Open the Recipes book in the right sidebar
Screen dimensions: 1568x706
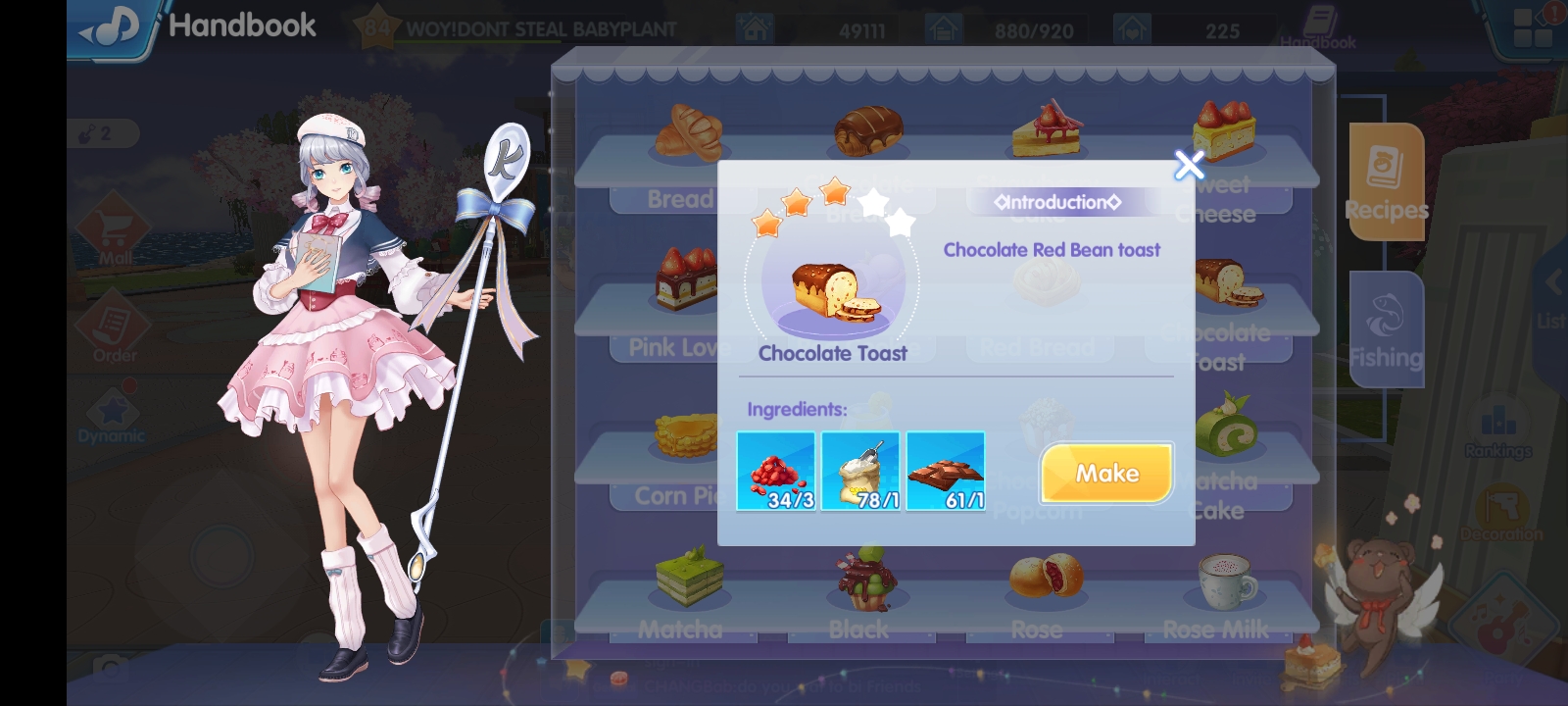pos(1385,183)
